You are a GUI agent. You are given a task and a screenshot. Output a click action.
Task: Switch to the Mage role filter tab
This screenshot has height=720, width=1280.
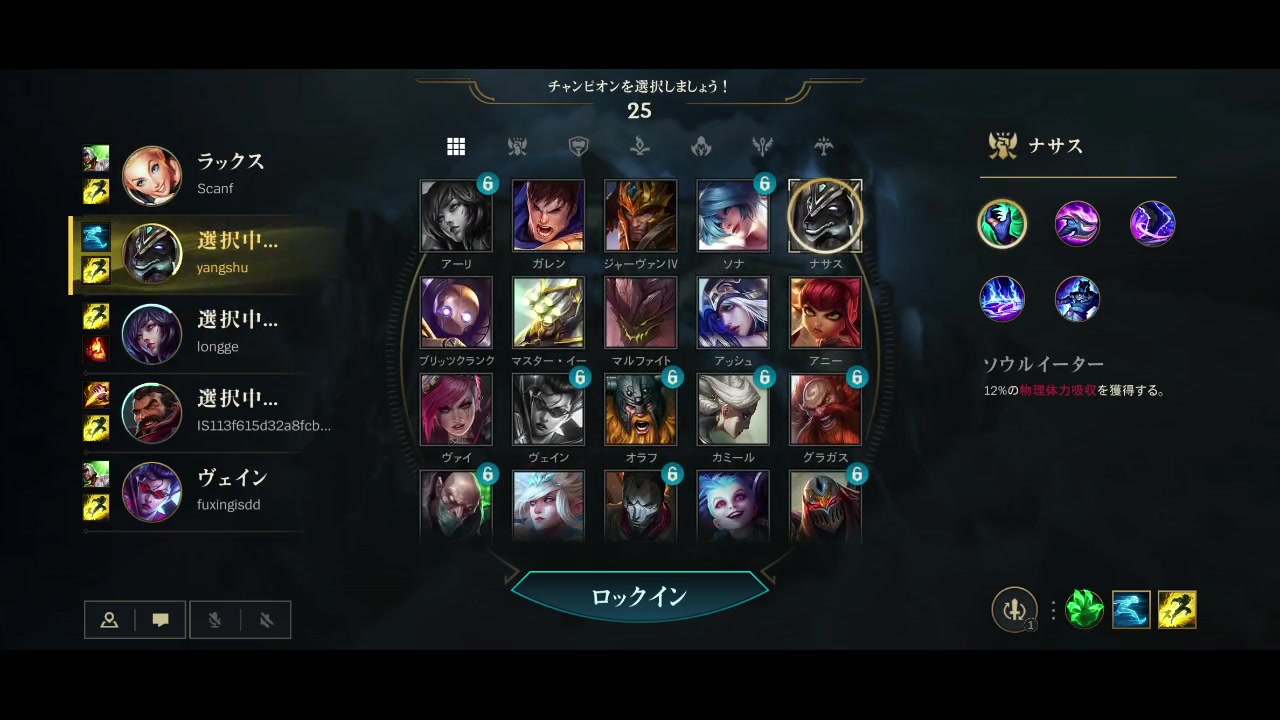[x=640, y=146]
